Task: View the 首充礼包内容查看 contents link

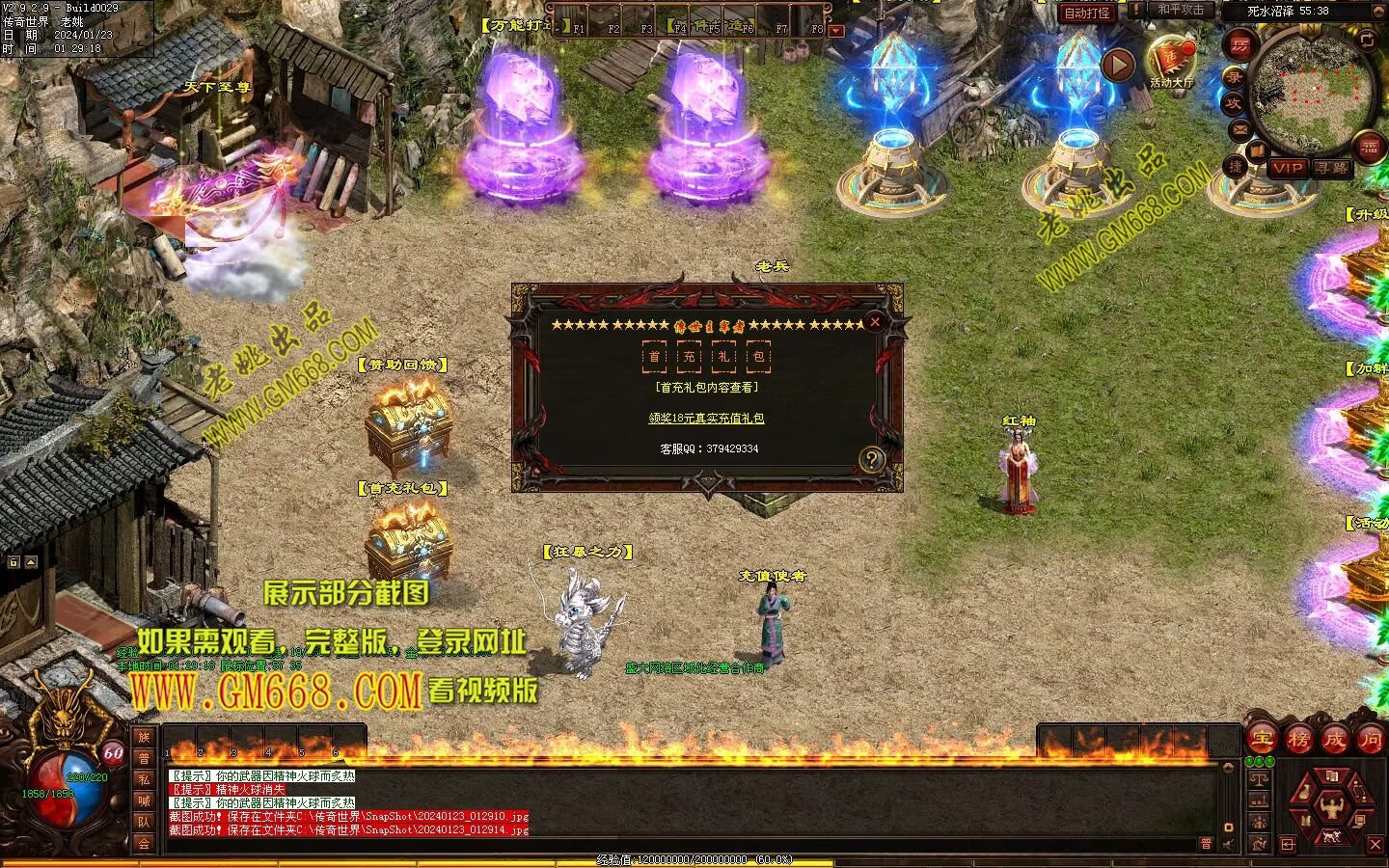Action: click(x=707, y=388)
